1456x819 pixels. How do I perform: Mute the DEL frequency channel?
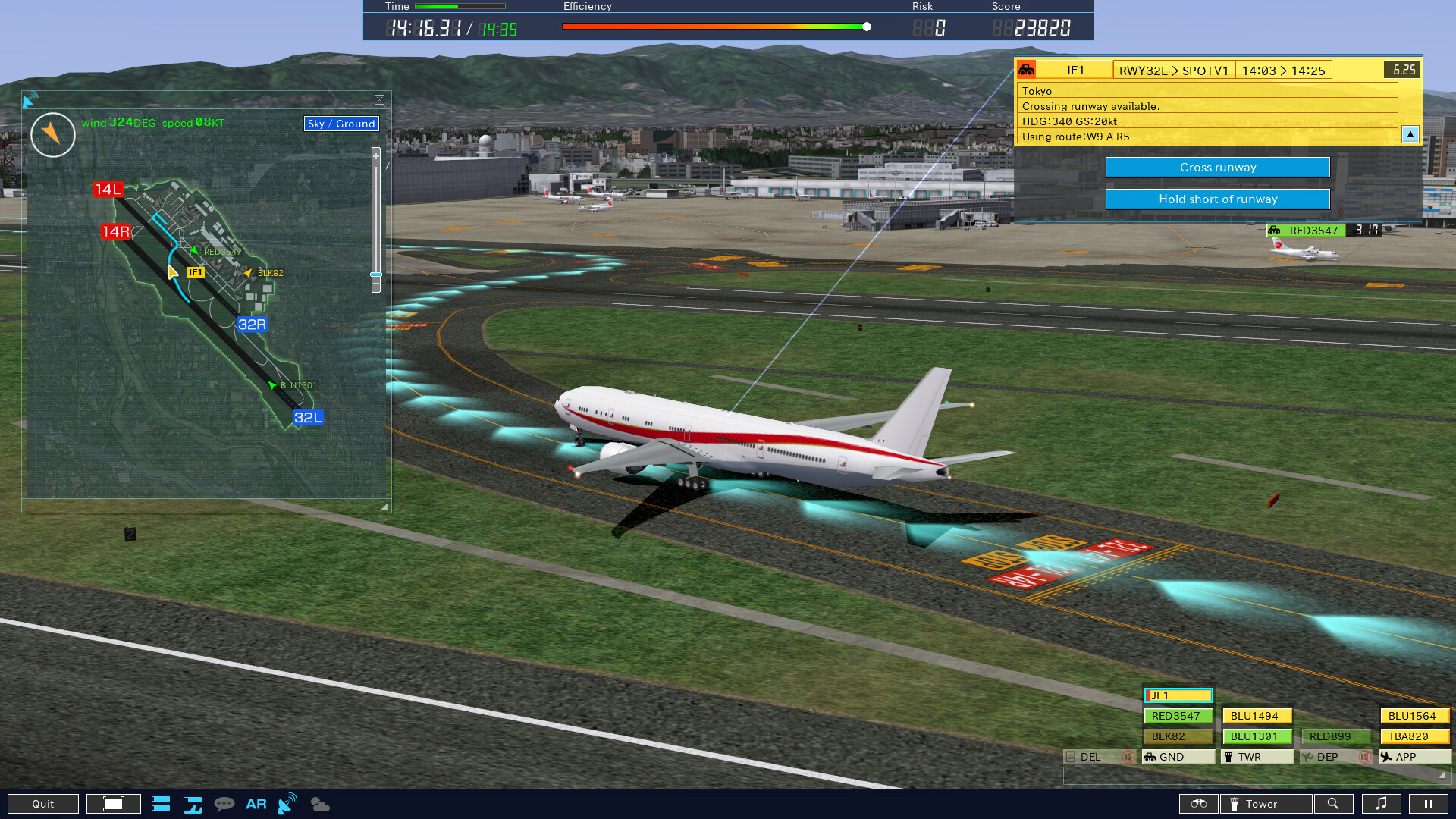pos(1129,757)
